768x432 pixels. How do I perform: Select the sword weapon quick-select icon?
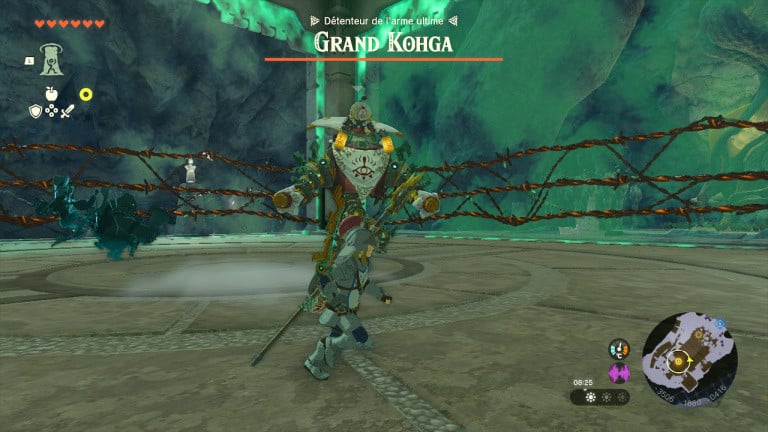tap(67, 111)
